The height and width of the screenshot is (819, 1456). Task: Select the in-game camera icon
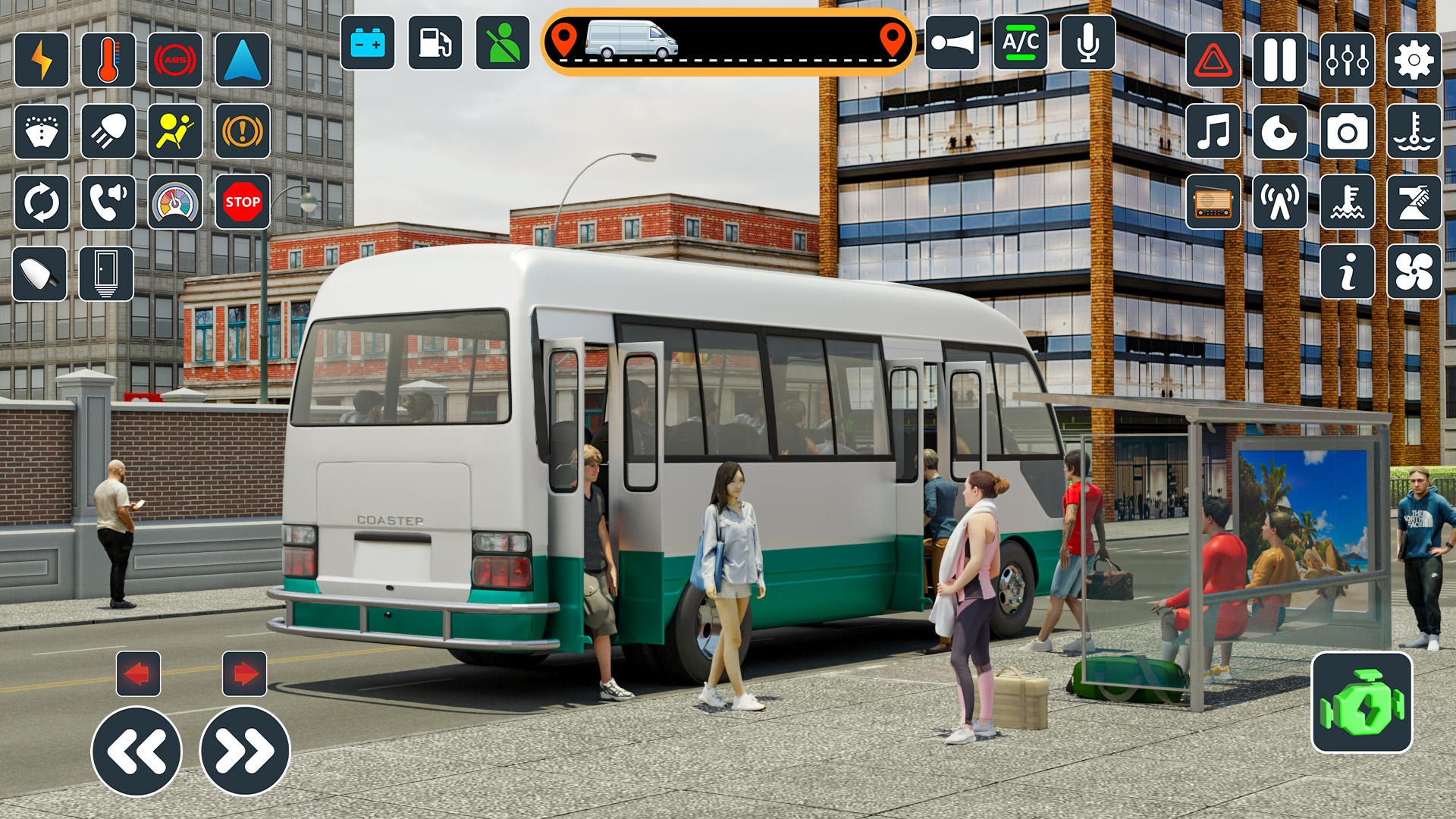1350,133
